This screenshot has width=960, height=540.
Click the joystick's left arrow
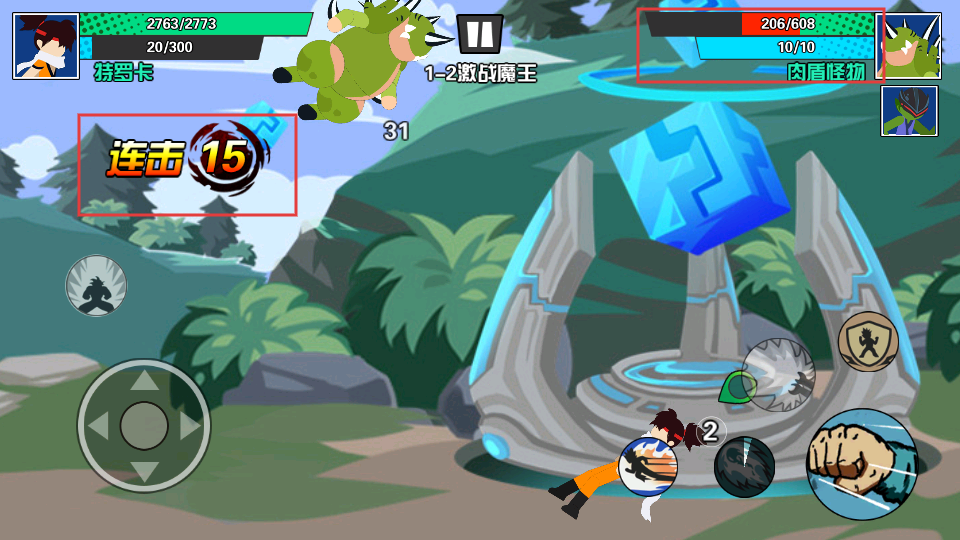click(x=98, y=426)
